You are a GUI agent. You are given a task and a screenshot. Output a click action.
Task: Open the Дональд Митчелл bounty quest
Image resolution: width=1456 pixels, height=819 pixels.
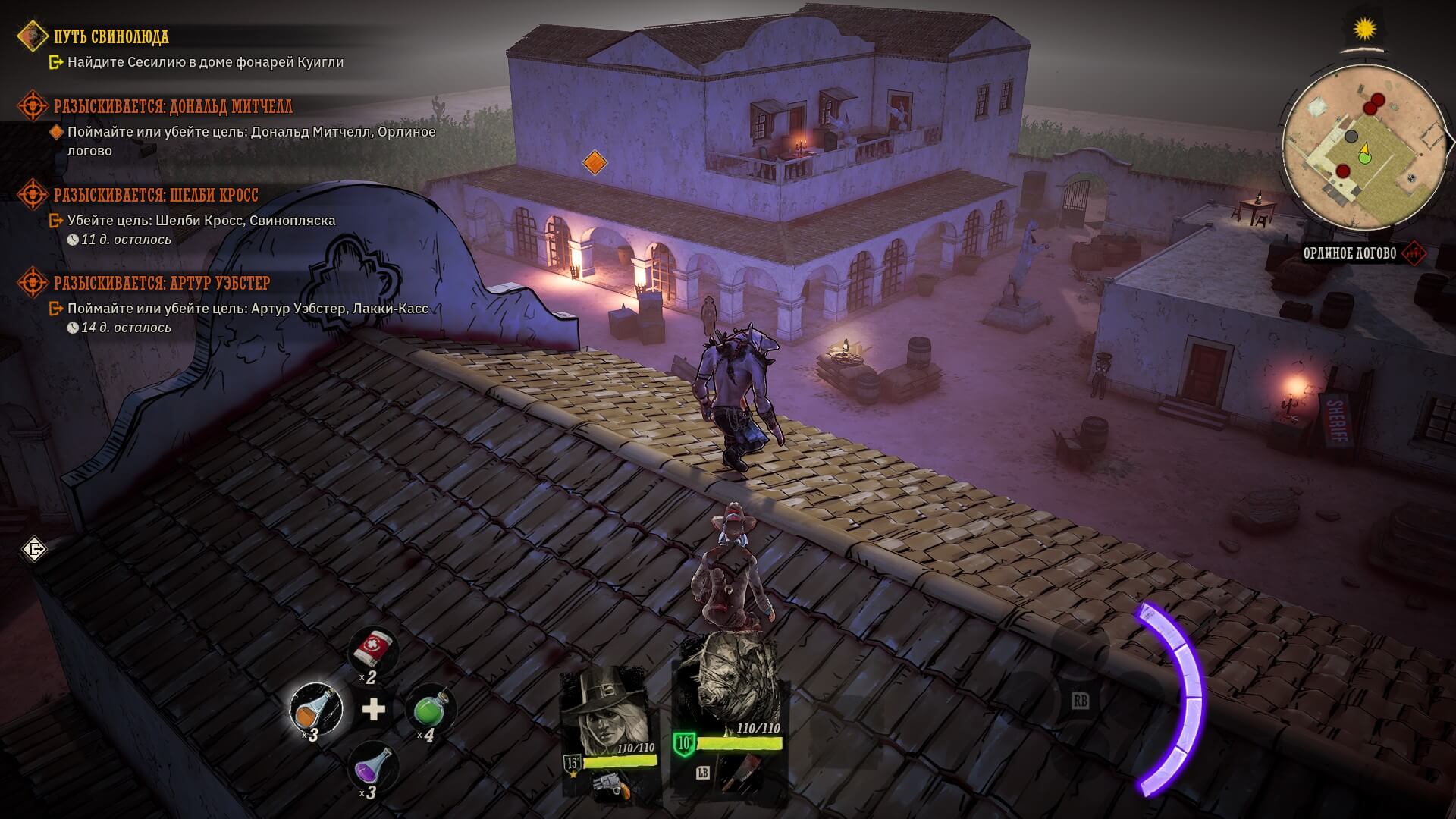(x=172, y=106)
